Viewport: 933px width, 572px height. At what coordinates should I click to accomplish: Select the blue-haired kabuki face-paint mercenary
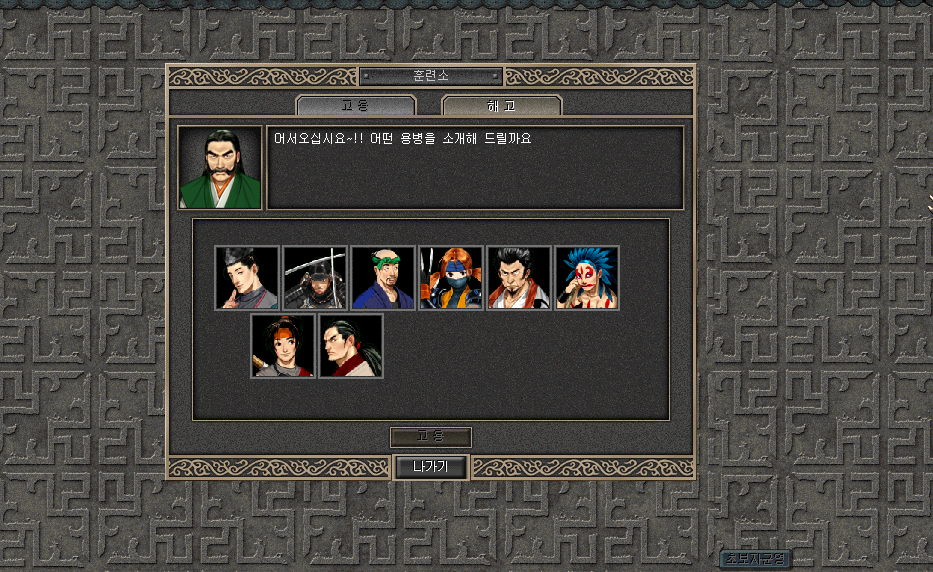(x=587, y=278)
